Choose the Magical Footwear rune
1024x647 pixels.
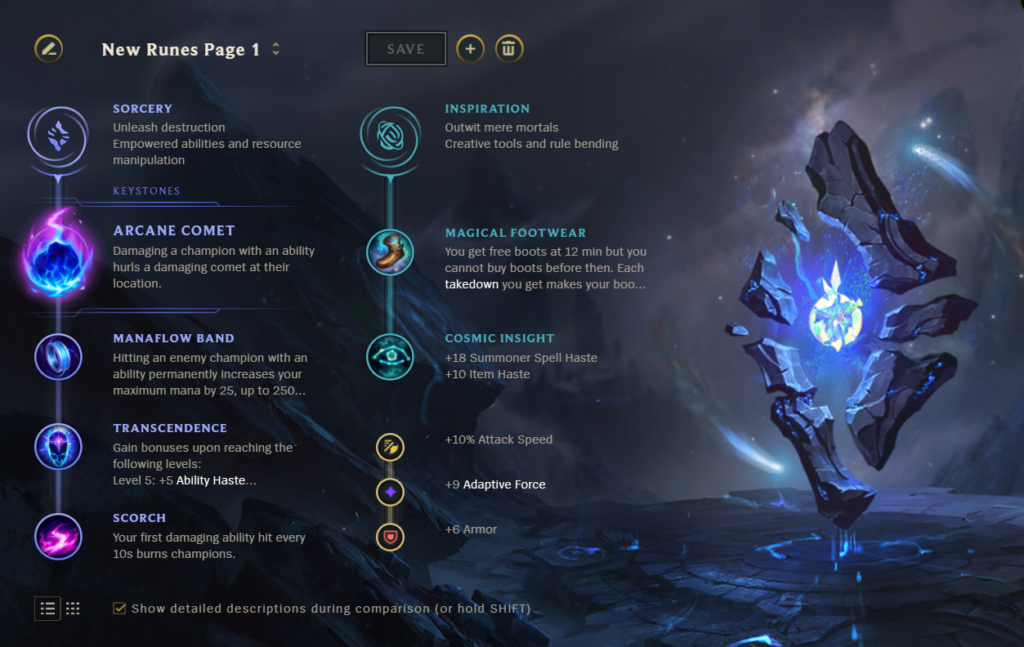point(390,253)
